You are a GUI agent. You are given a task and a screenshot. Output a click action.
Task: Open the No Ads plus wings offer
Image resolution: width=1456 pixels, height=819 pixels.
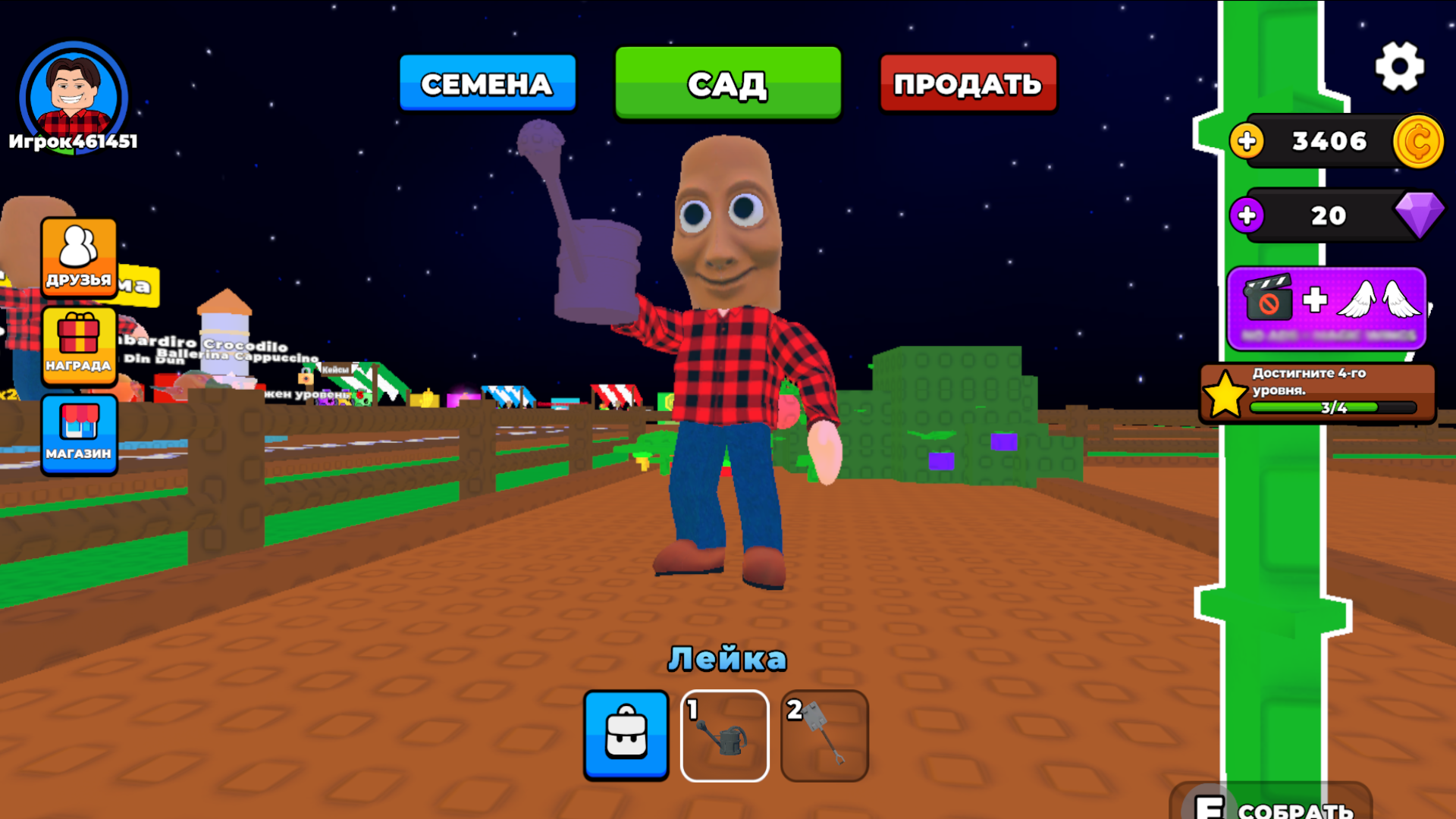1326,309
